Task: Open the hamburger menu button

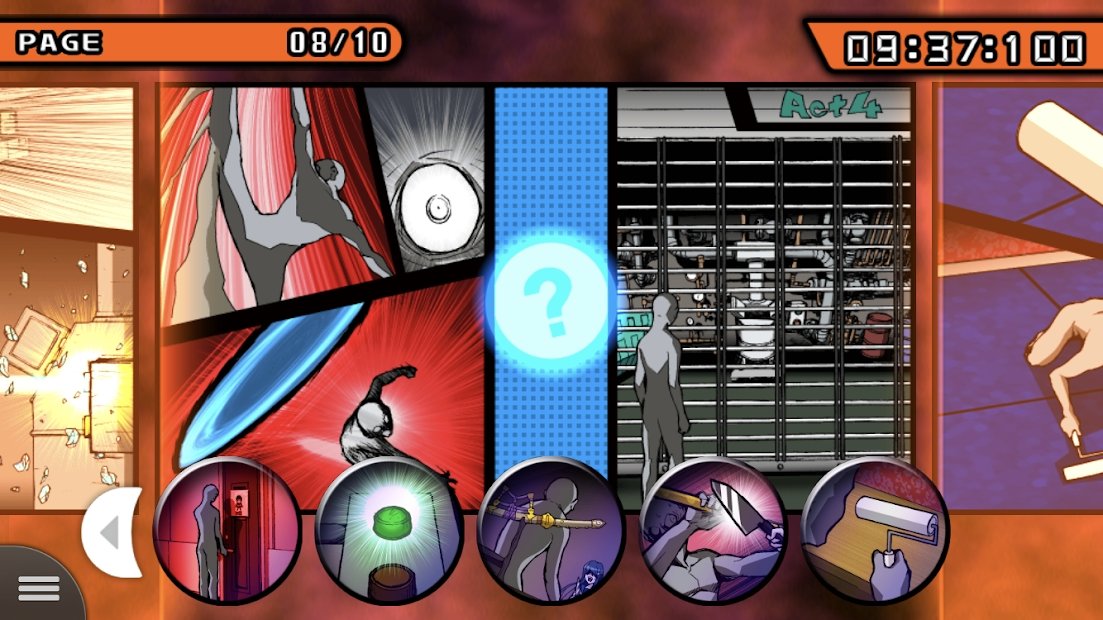Action: 38,588
